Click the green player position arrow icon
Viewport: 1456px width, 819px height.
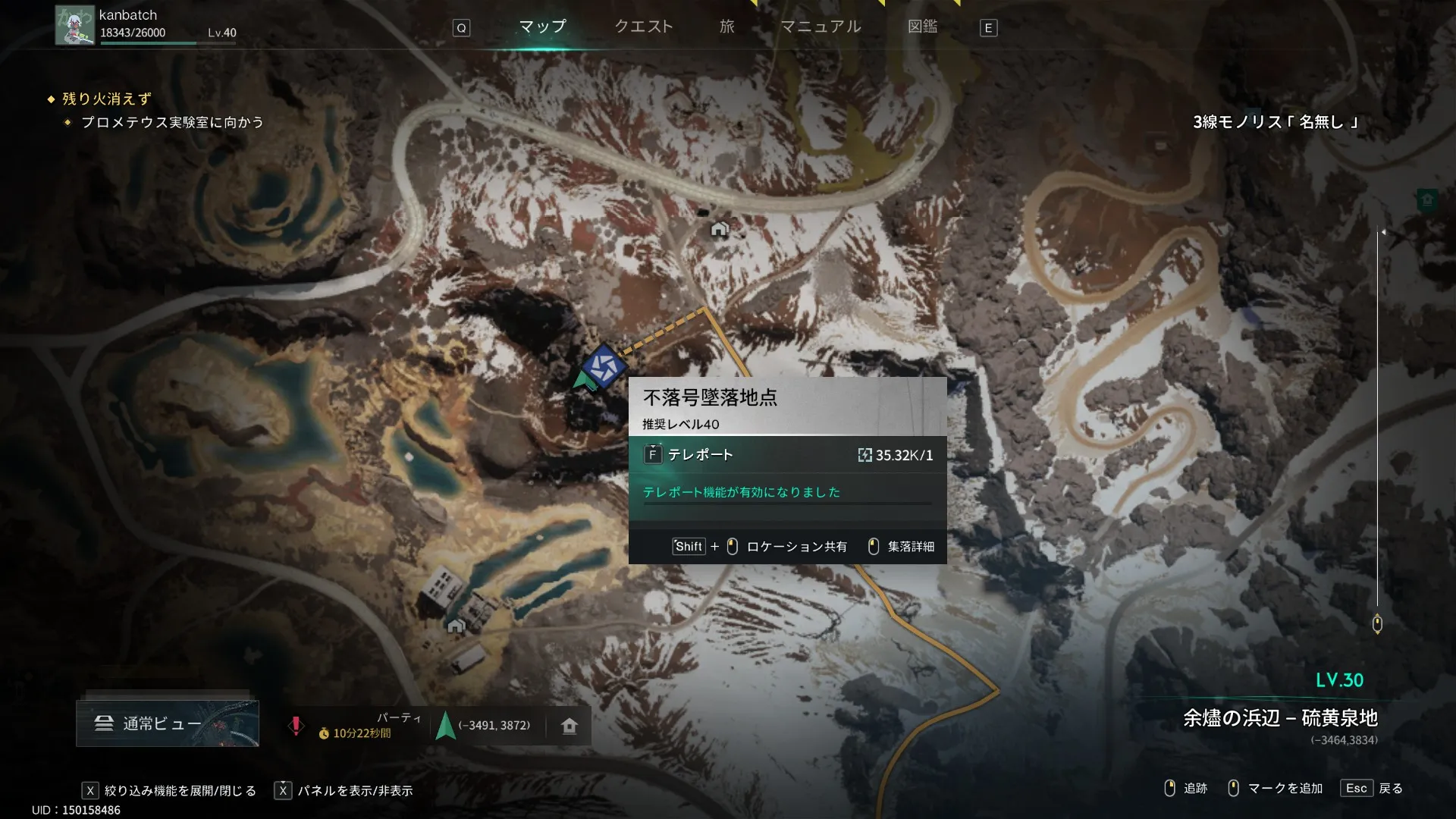point(446,726)
